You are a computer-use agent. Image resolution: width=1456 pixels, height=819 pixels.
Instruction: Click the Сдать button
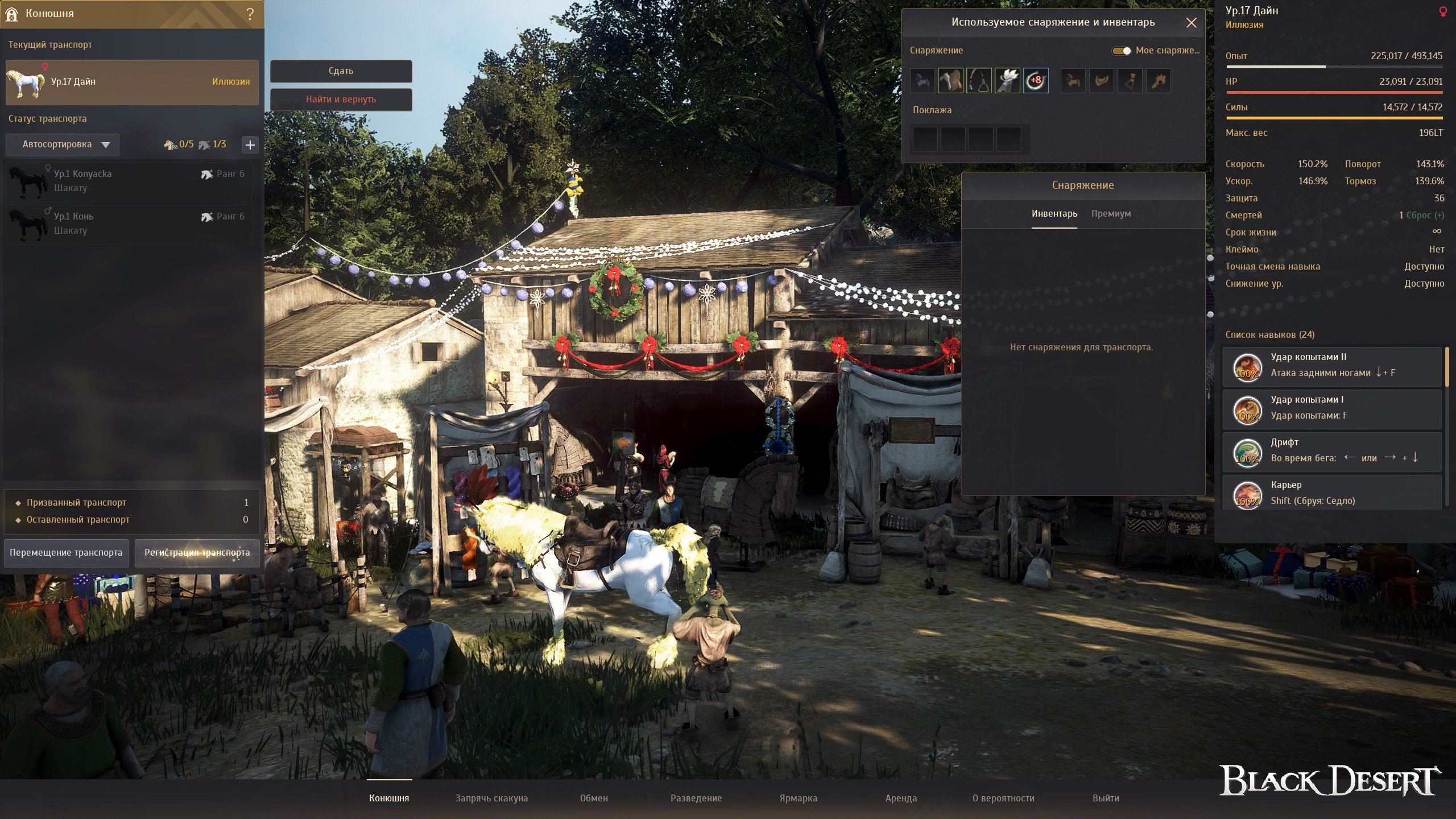click(341, 71)
